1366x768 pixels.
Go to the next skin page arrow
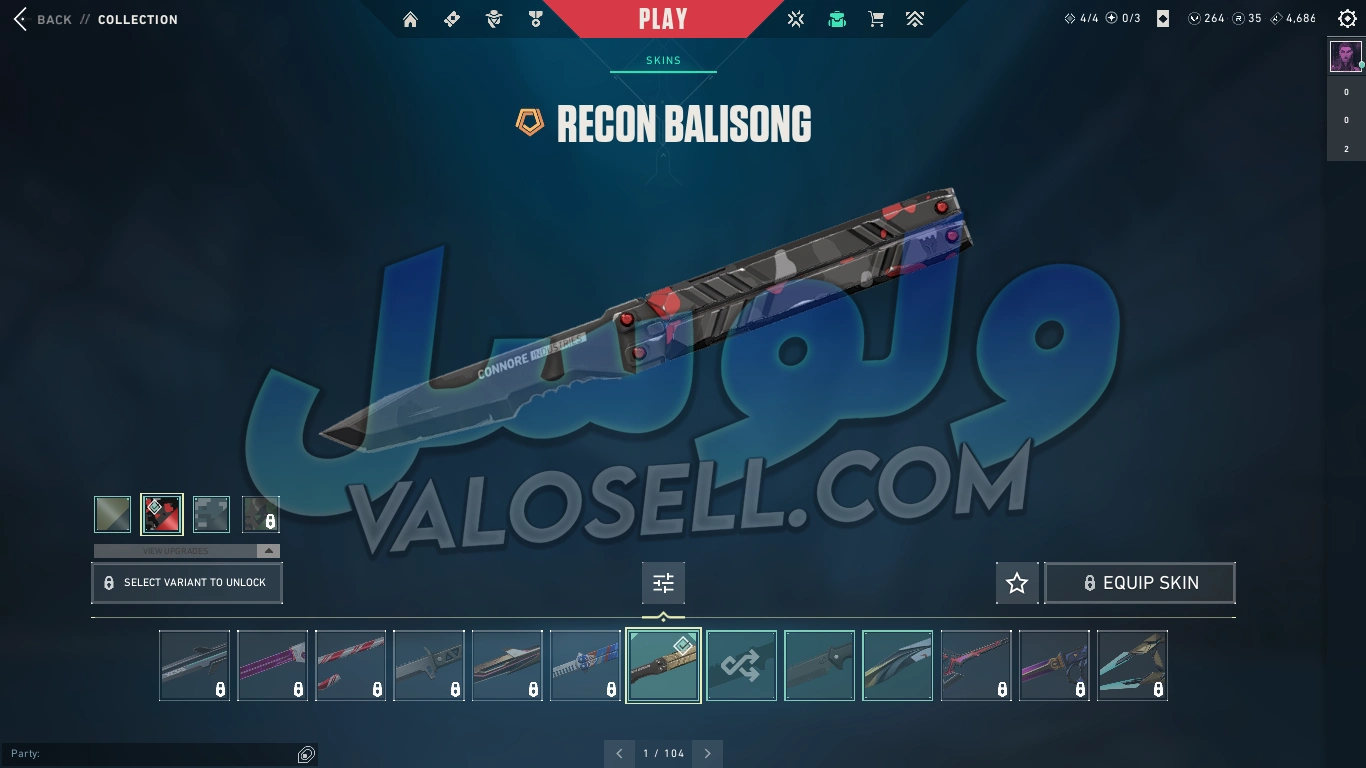pos(708,753)
